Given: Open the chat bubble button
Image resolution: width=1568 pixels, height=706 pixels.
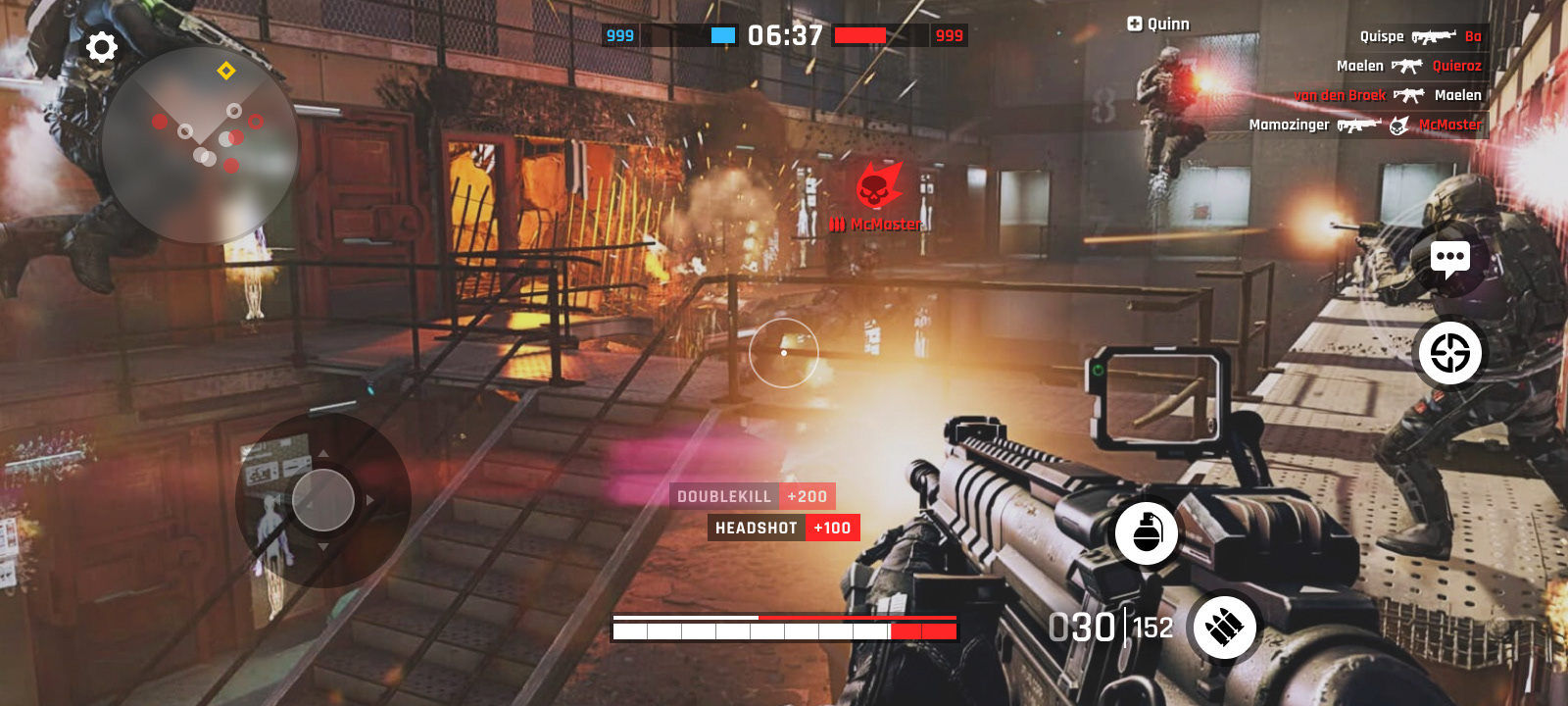Looking at the screenshot, I should pos(1449,260).
